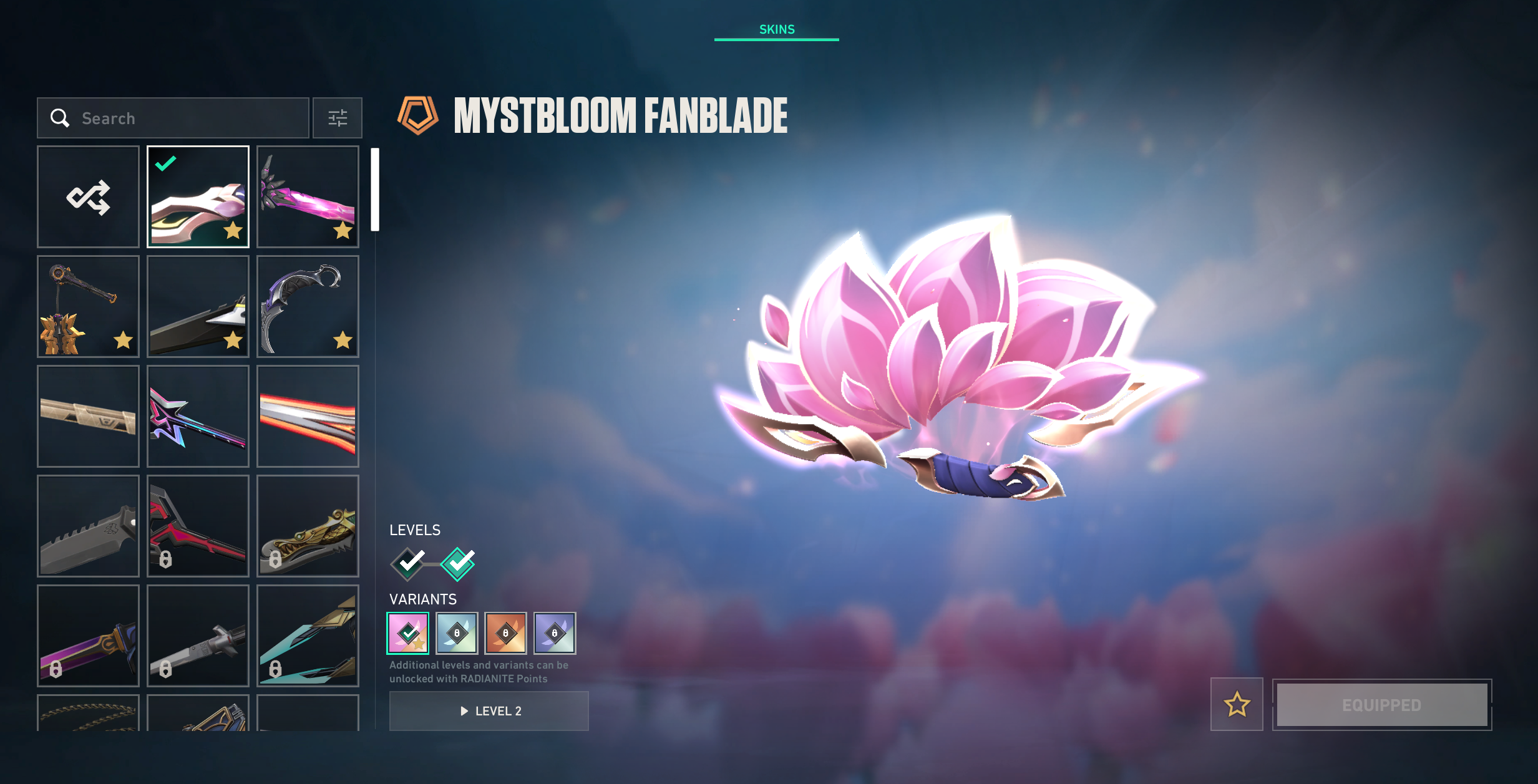Screen dimensions: 1538x784
Task: Select the dark curved karambit skin
Action: (x=308, y=307)
